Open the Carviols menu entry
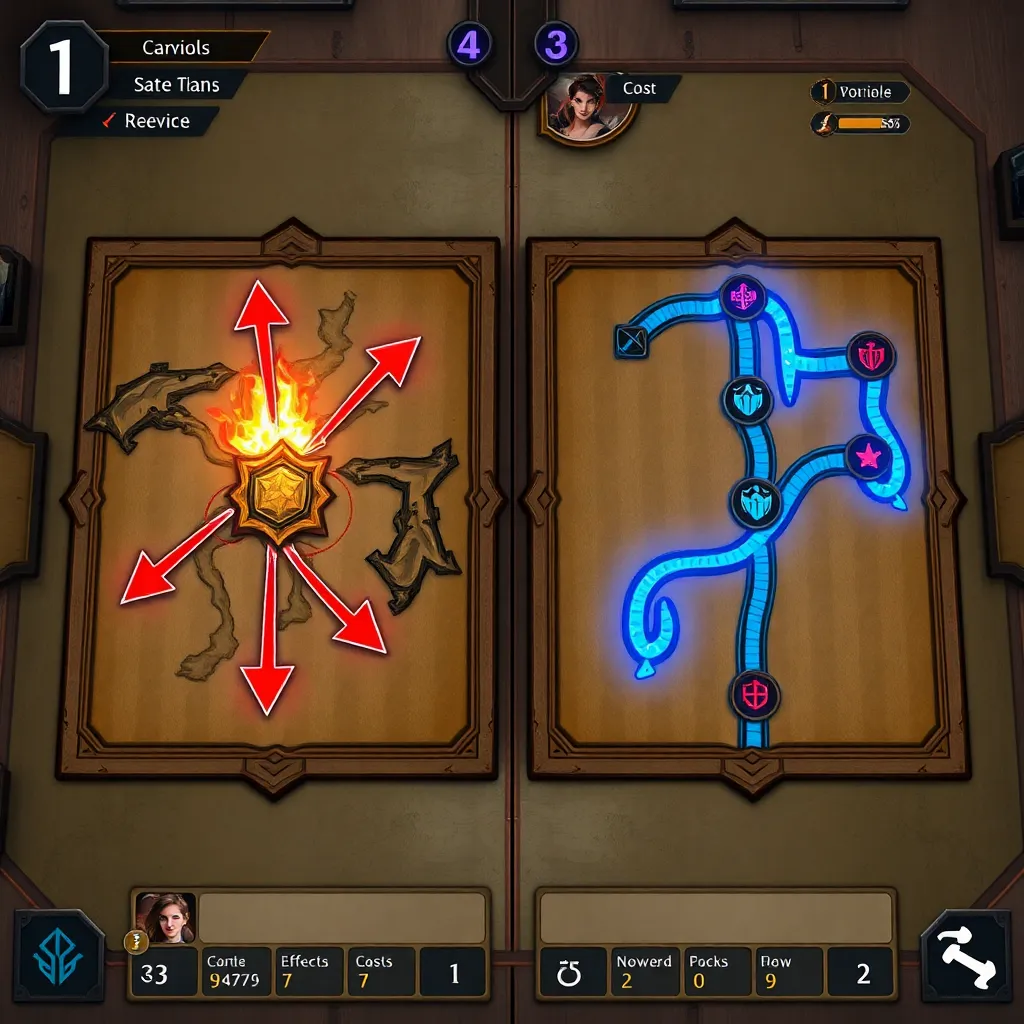 (x=176, y=48)
